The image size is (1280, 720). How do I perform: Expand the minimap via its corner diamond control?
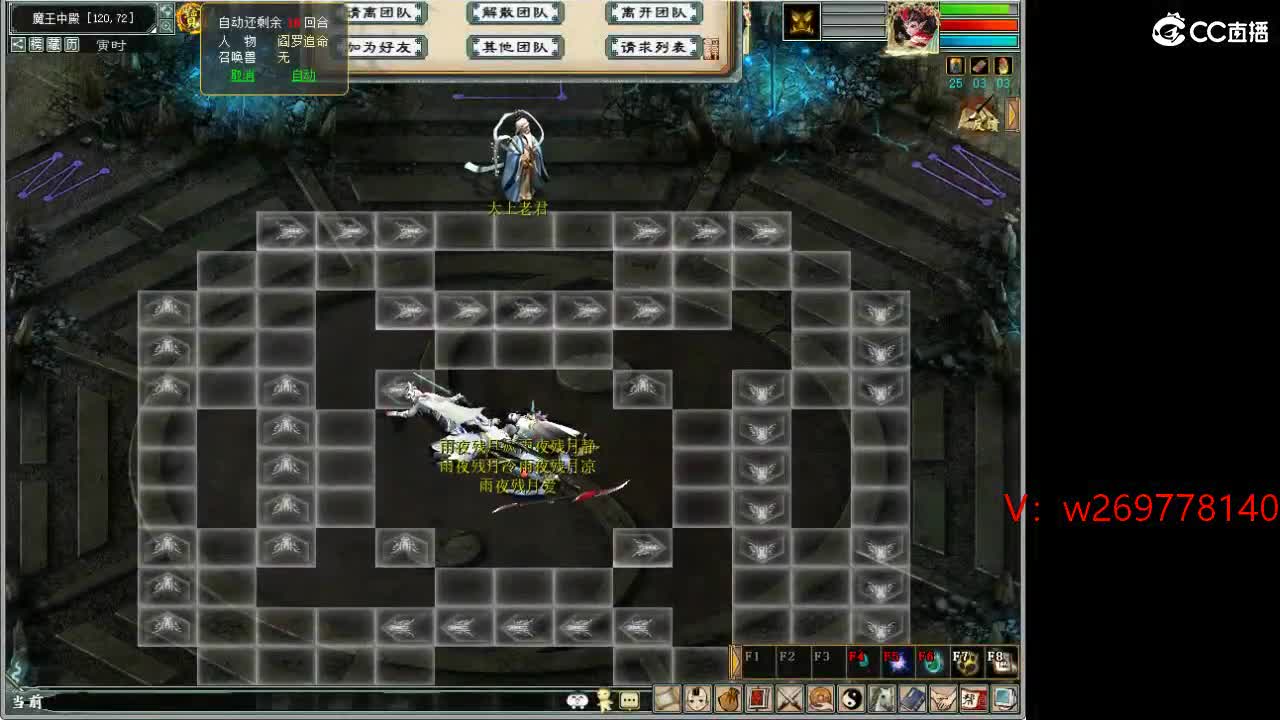153,29
